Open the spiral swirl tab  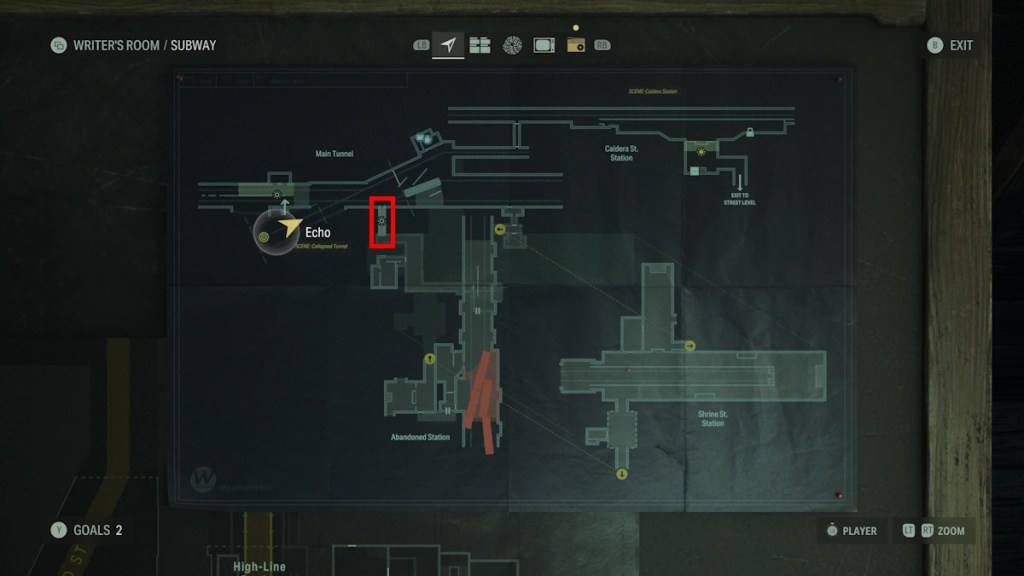[x=512, y=45]
